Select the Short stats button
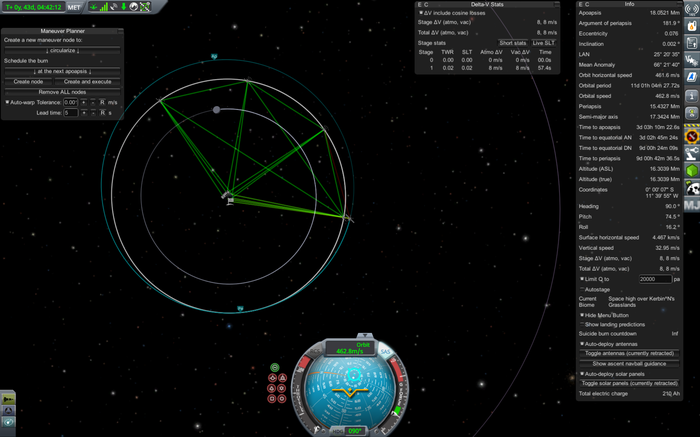Screen dimensions: 700x437 [x=513, y=43]
